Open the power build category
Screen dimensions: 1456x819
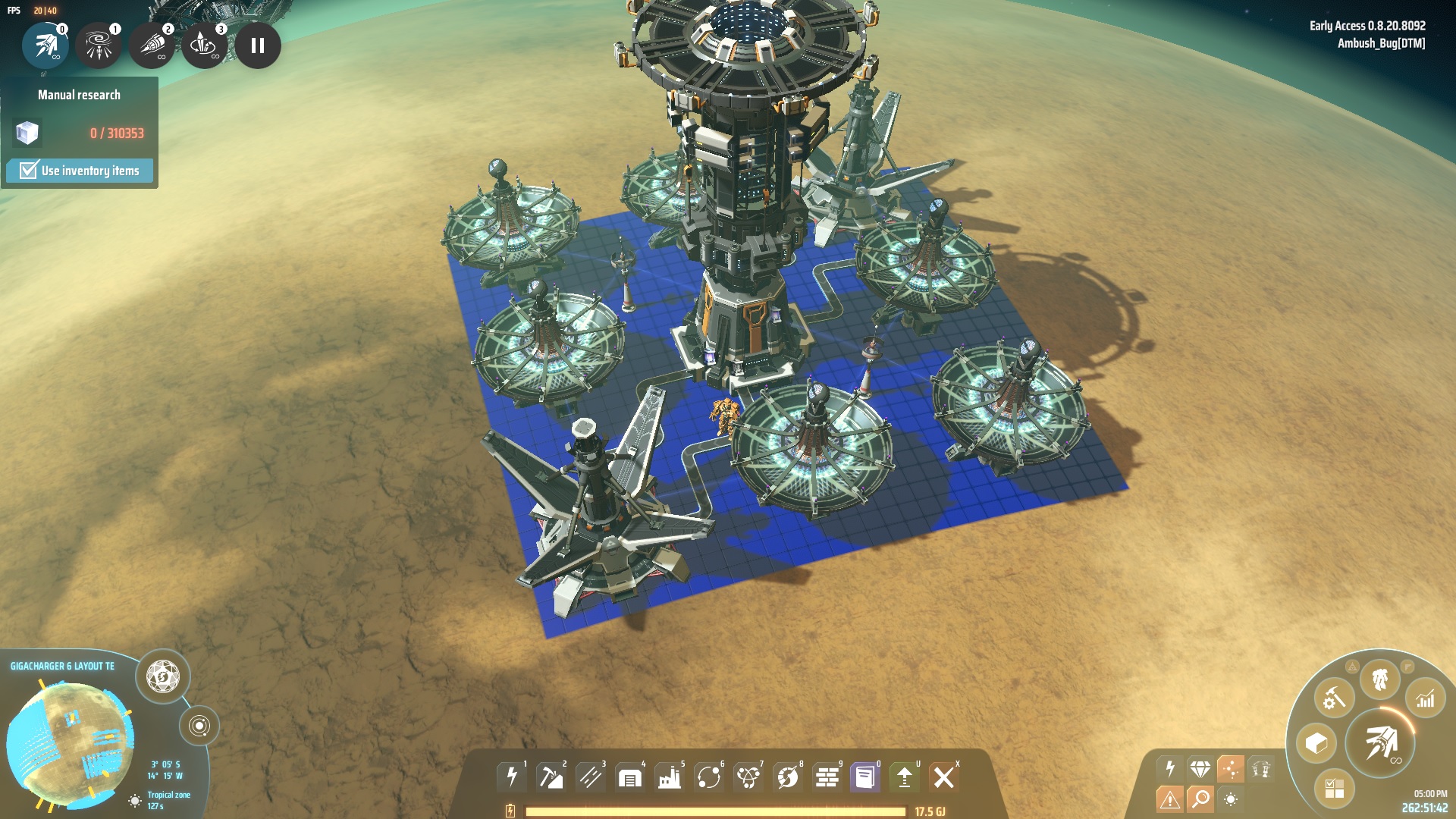point(512,777)
